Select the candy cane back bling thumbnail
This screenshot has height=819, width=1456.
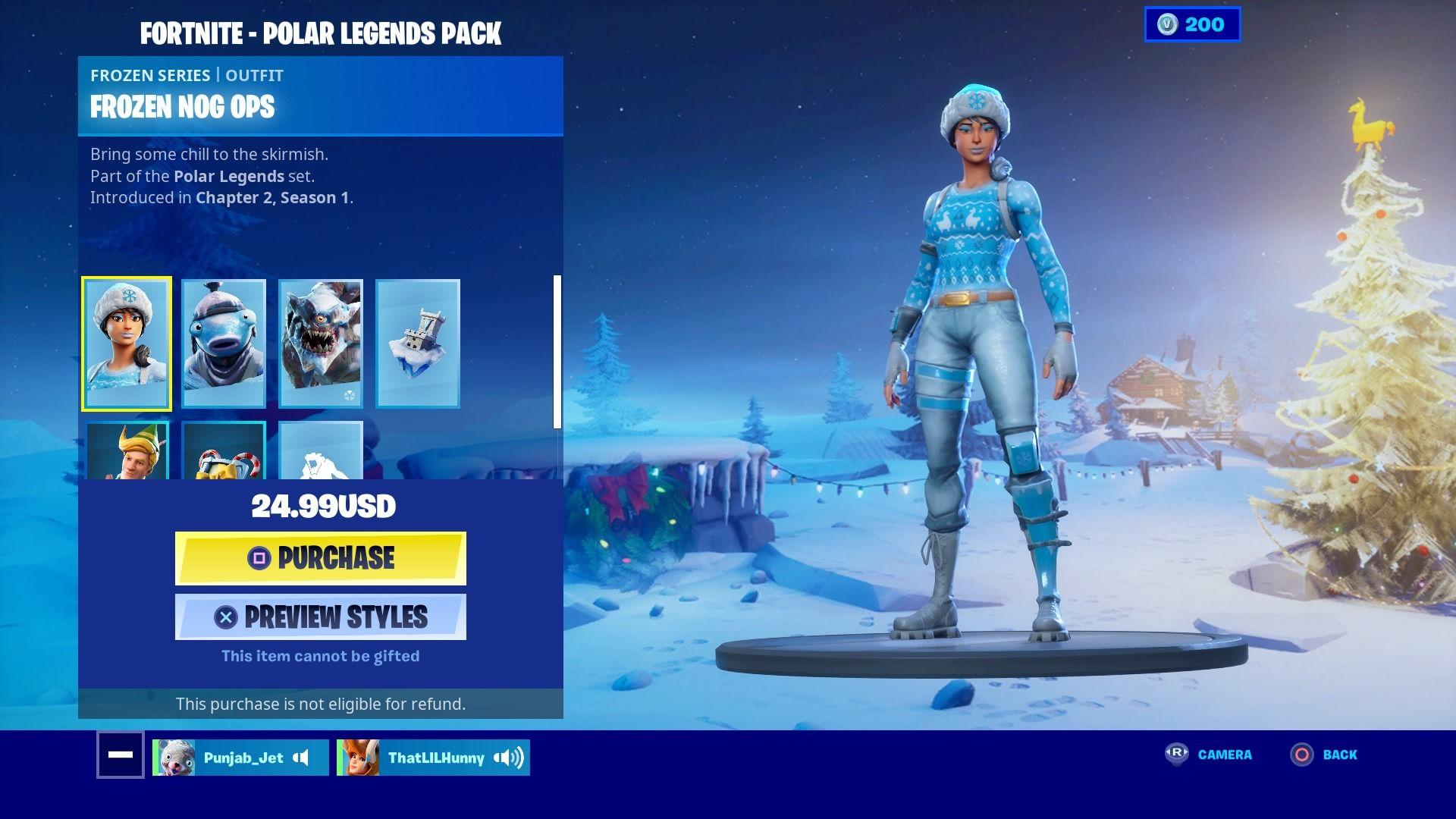pyautogui.click(x=223, y=455)
